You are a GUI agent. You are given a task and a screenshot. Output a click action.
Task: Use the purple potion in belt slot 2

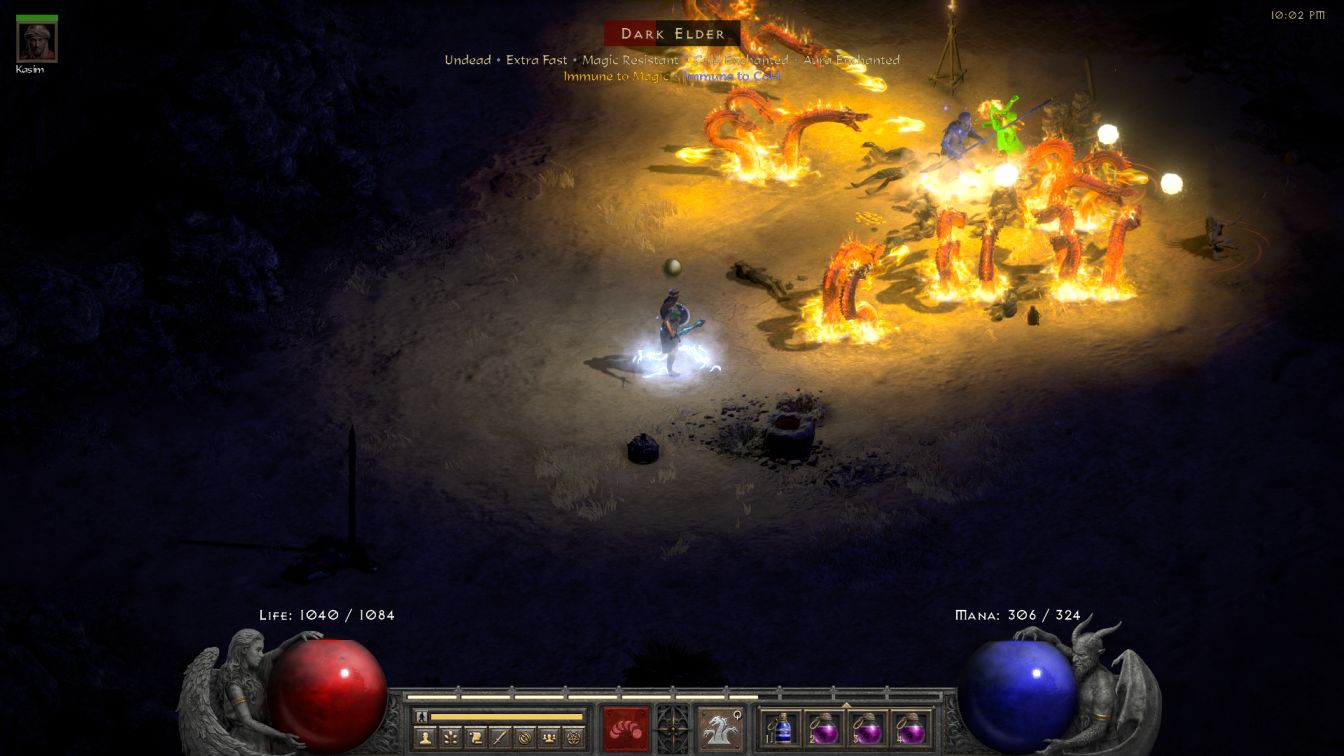click(824, 728)
